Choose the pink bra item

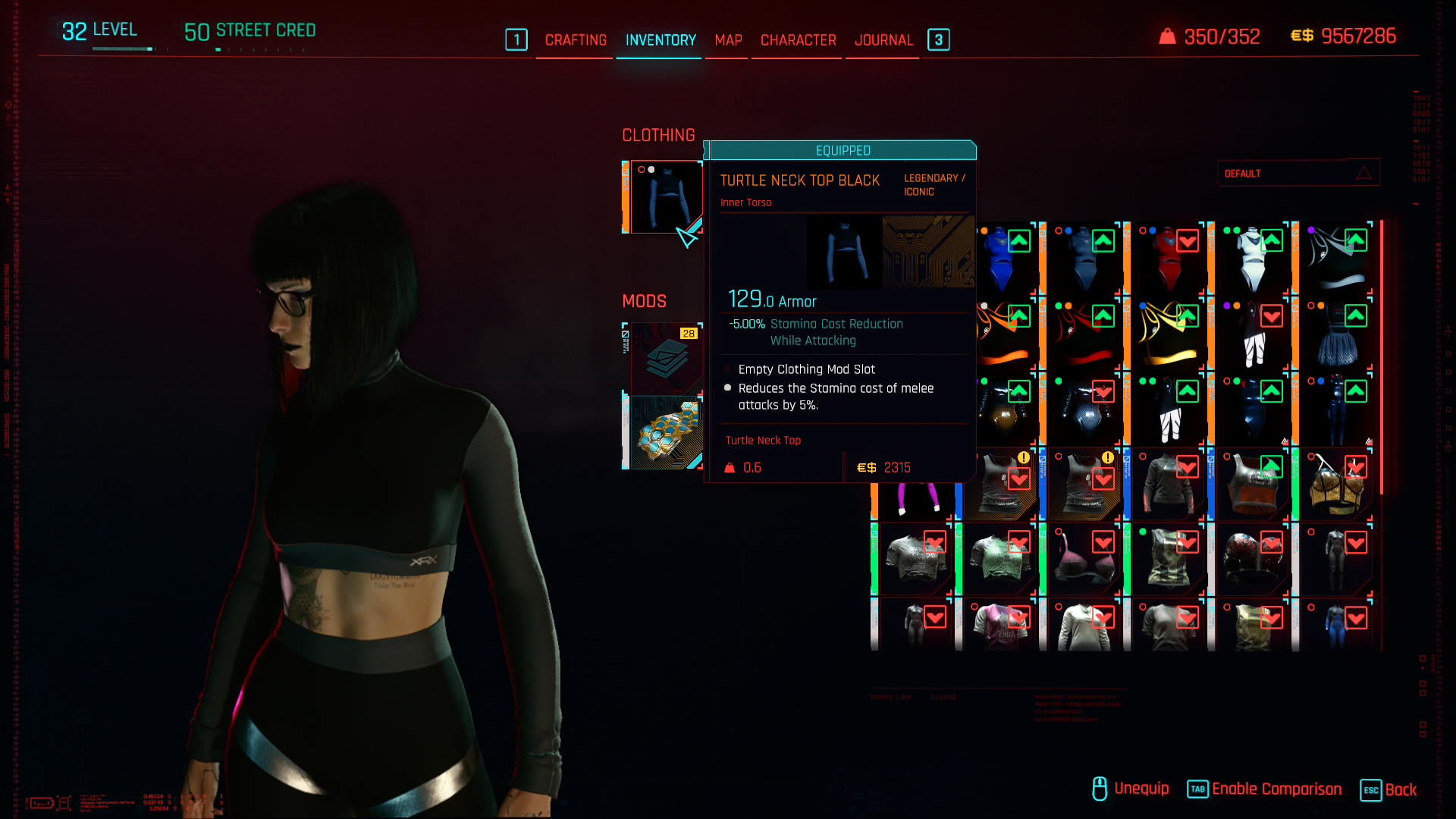pos(1084,561)
